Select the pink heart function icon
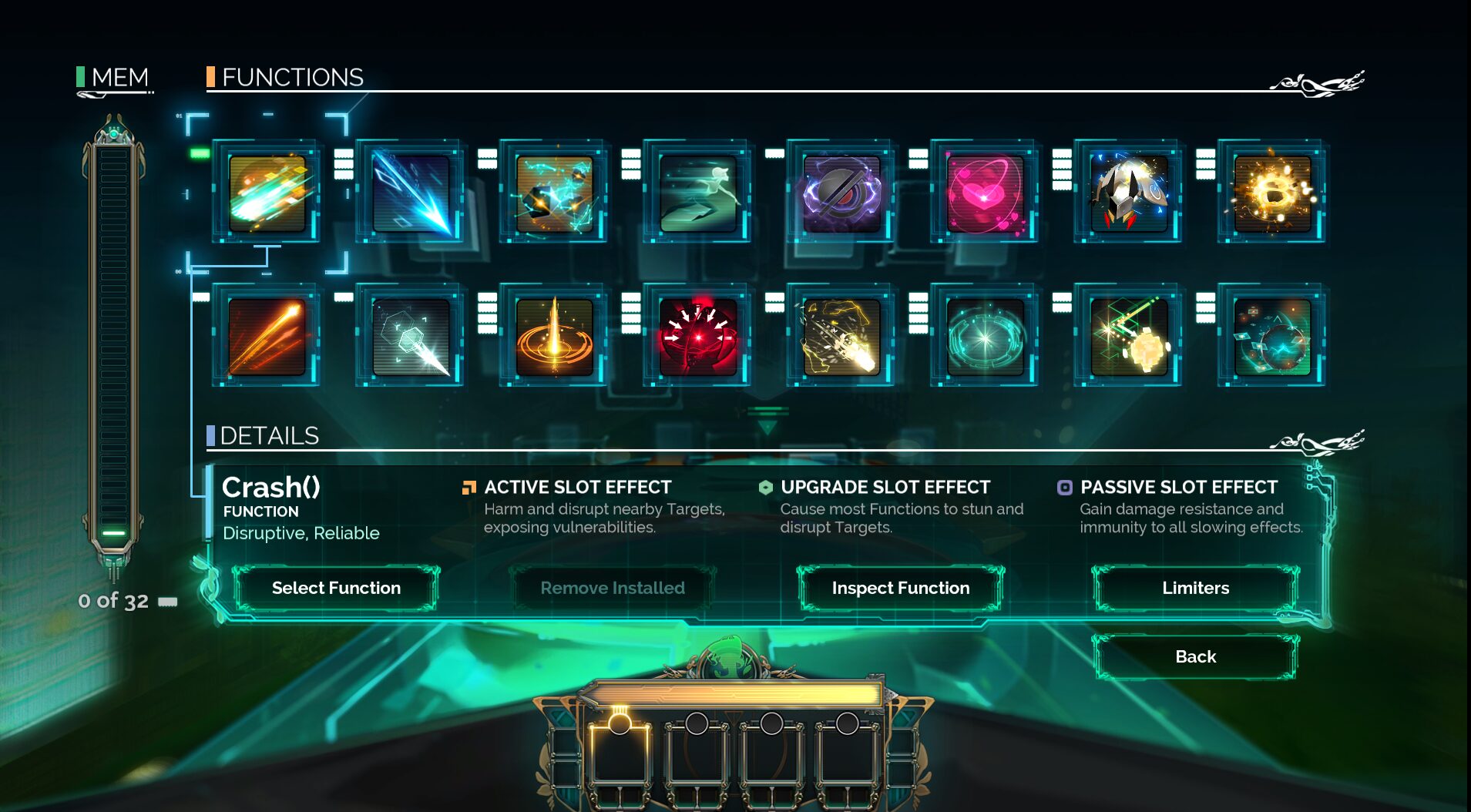This screenshot has height=812, width=1471. (x=984, y=190)
